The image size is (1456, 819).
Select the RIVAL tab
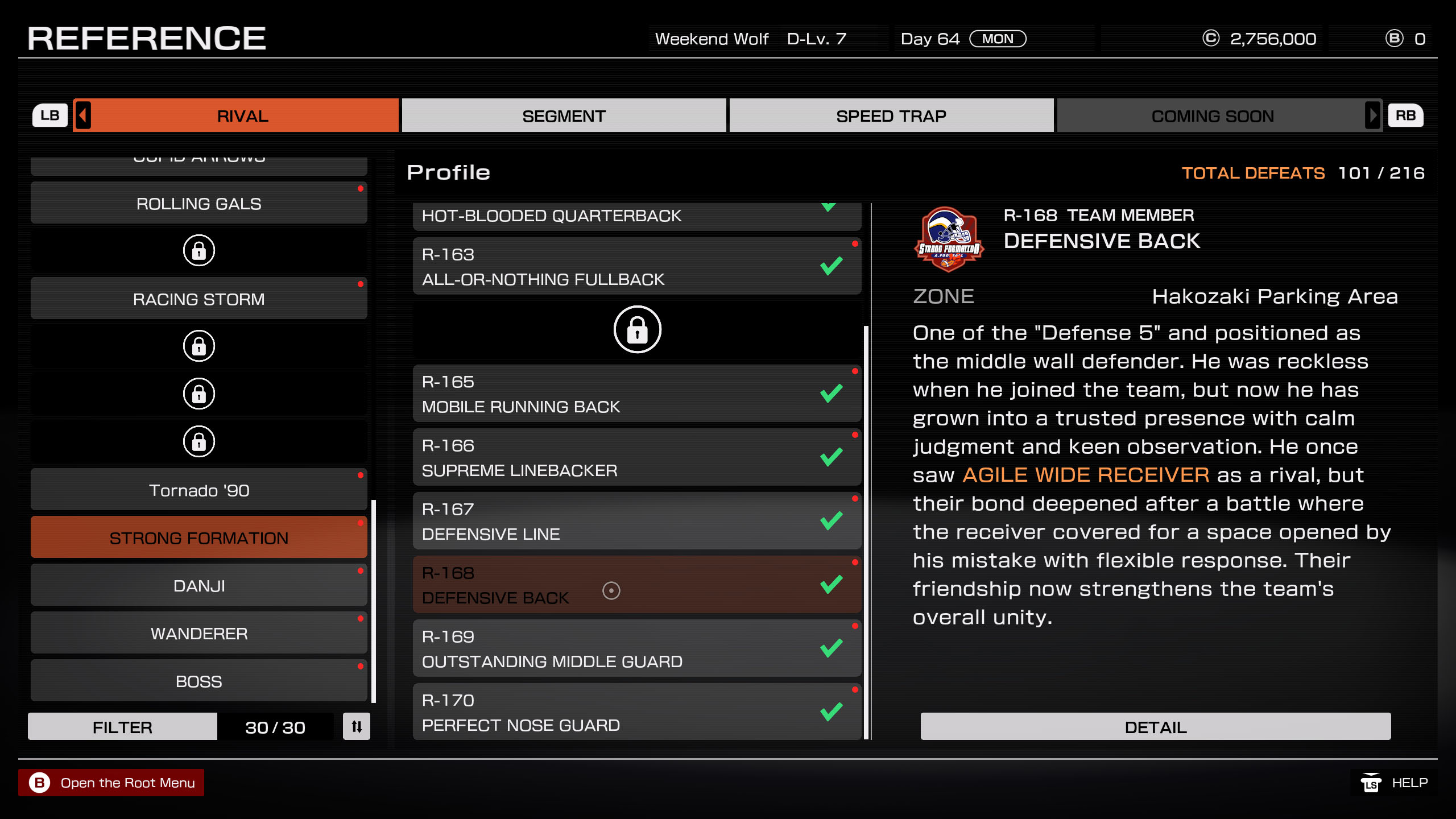pyautogui.click(x=242, y=116)
